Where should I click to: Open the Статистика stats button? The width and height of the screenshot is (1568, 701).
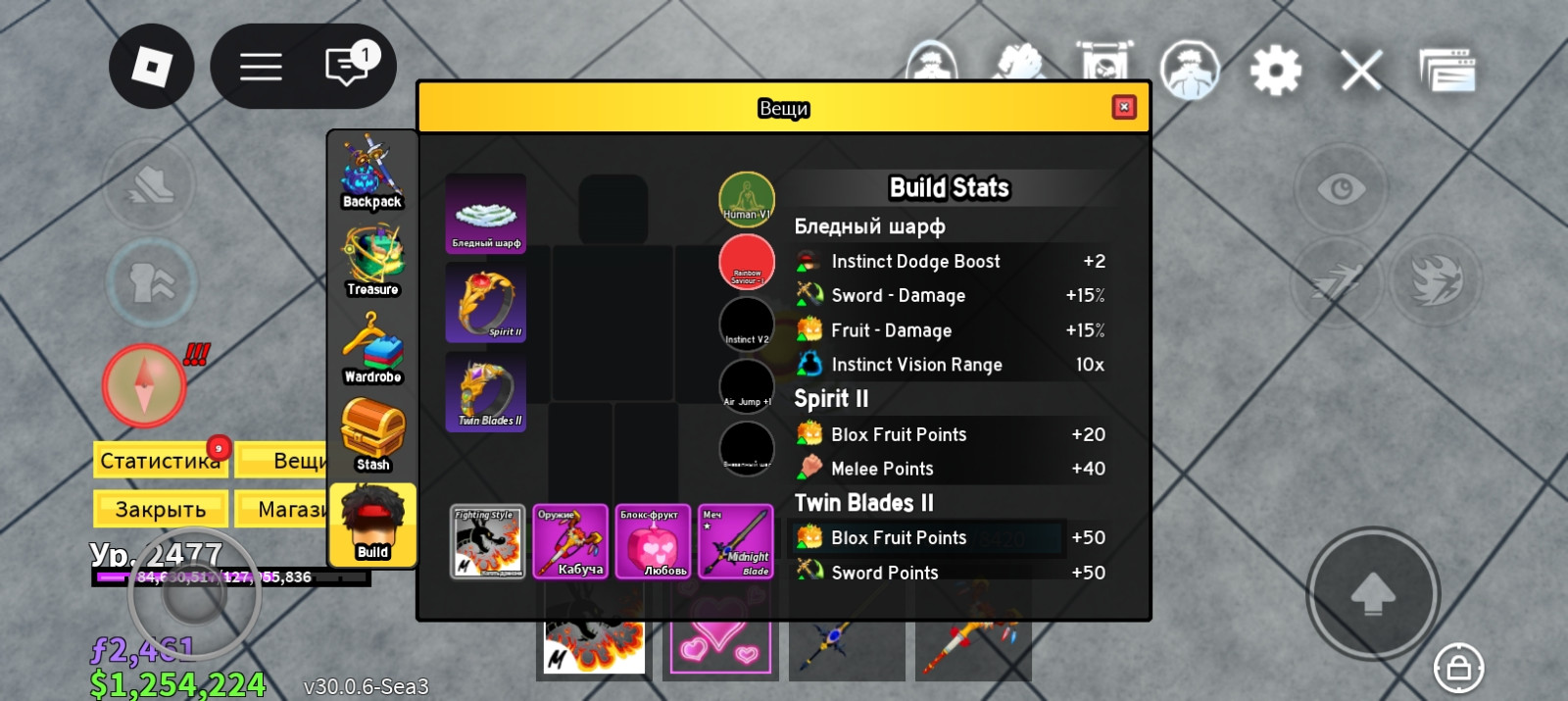[x=160, y=460]
